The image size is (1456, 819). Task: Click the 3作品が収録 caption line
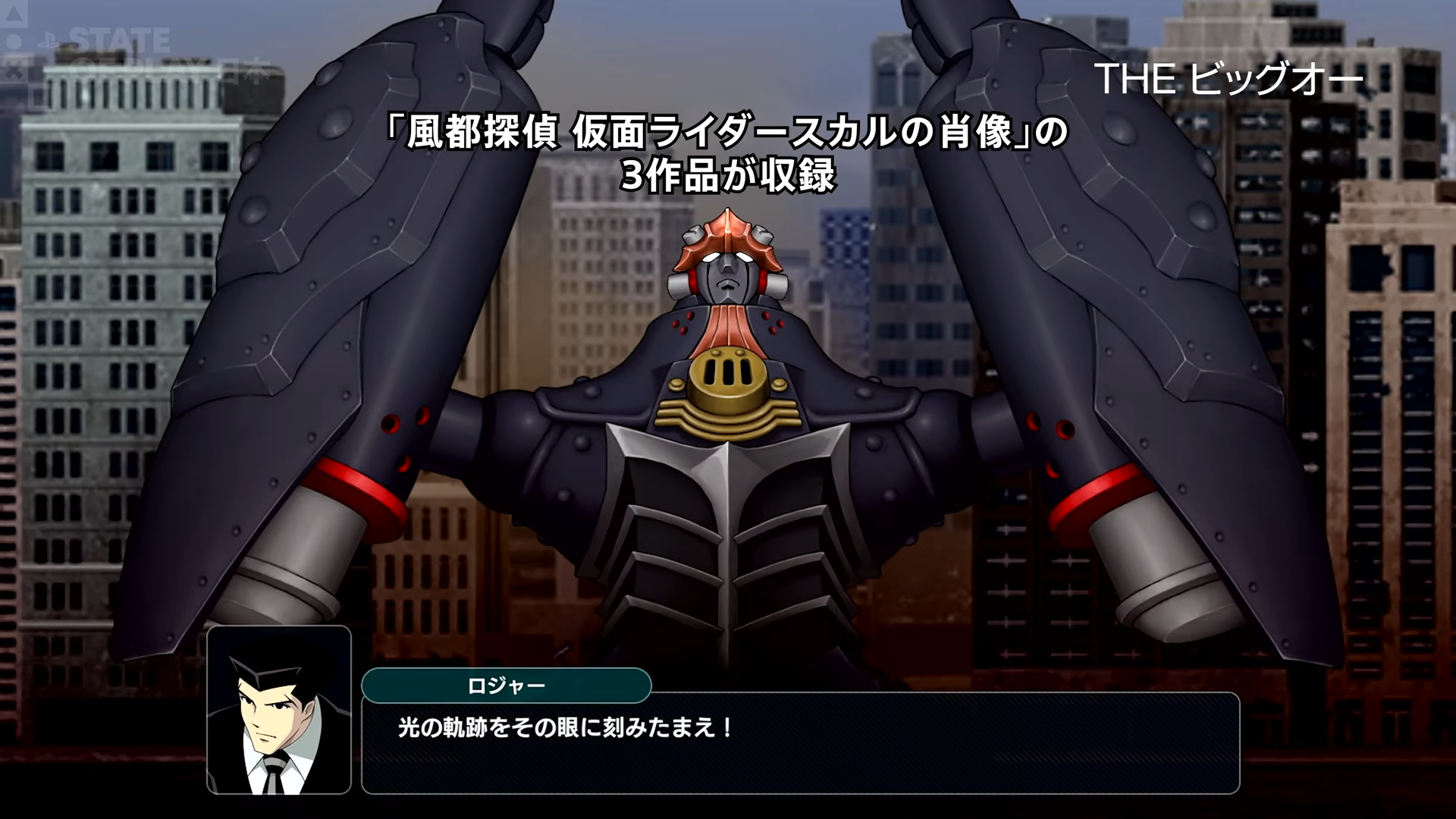coord(728,175)
